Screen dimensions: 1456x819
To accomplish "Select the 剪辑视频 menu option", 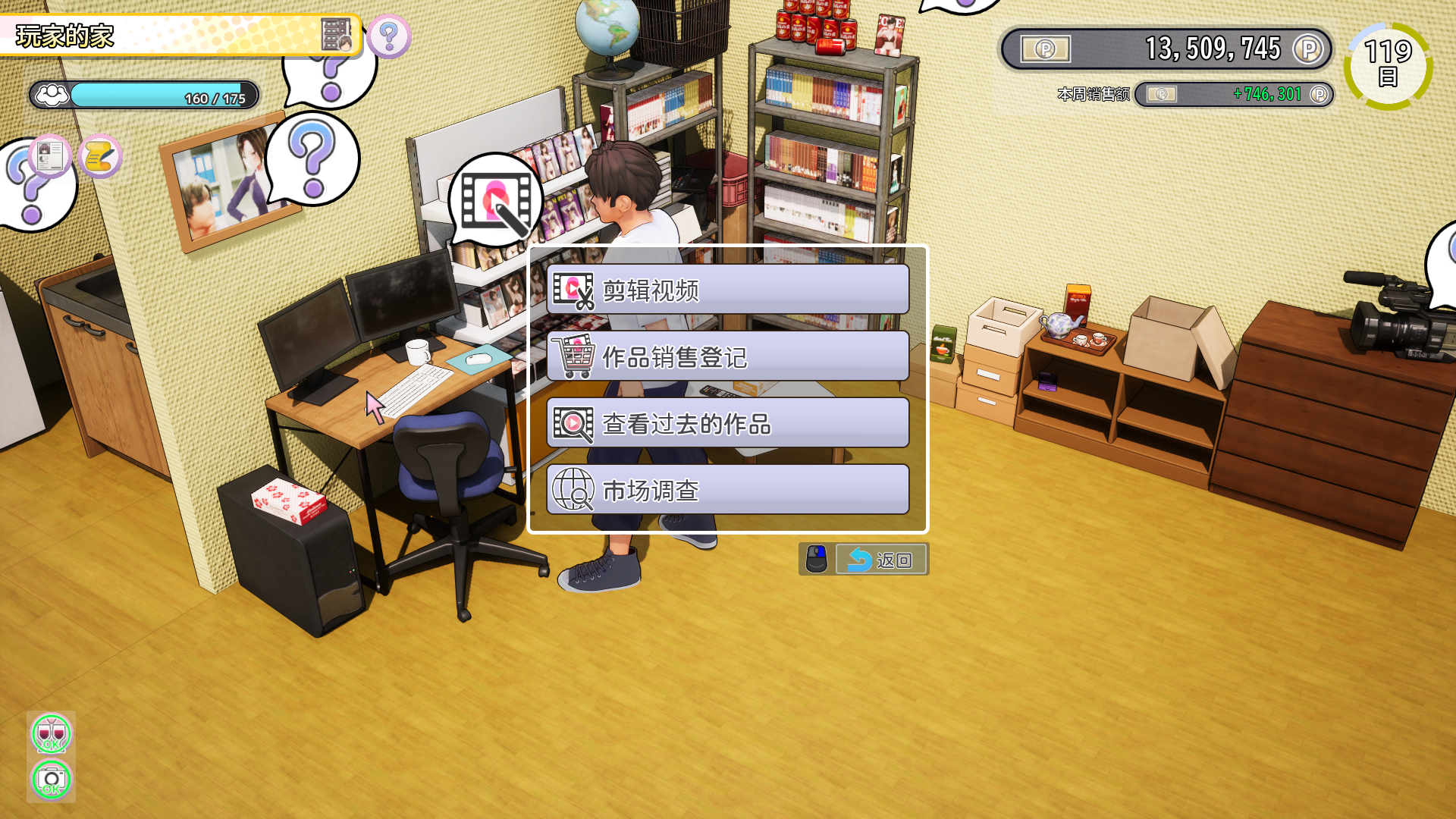I will pos(727,290).
